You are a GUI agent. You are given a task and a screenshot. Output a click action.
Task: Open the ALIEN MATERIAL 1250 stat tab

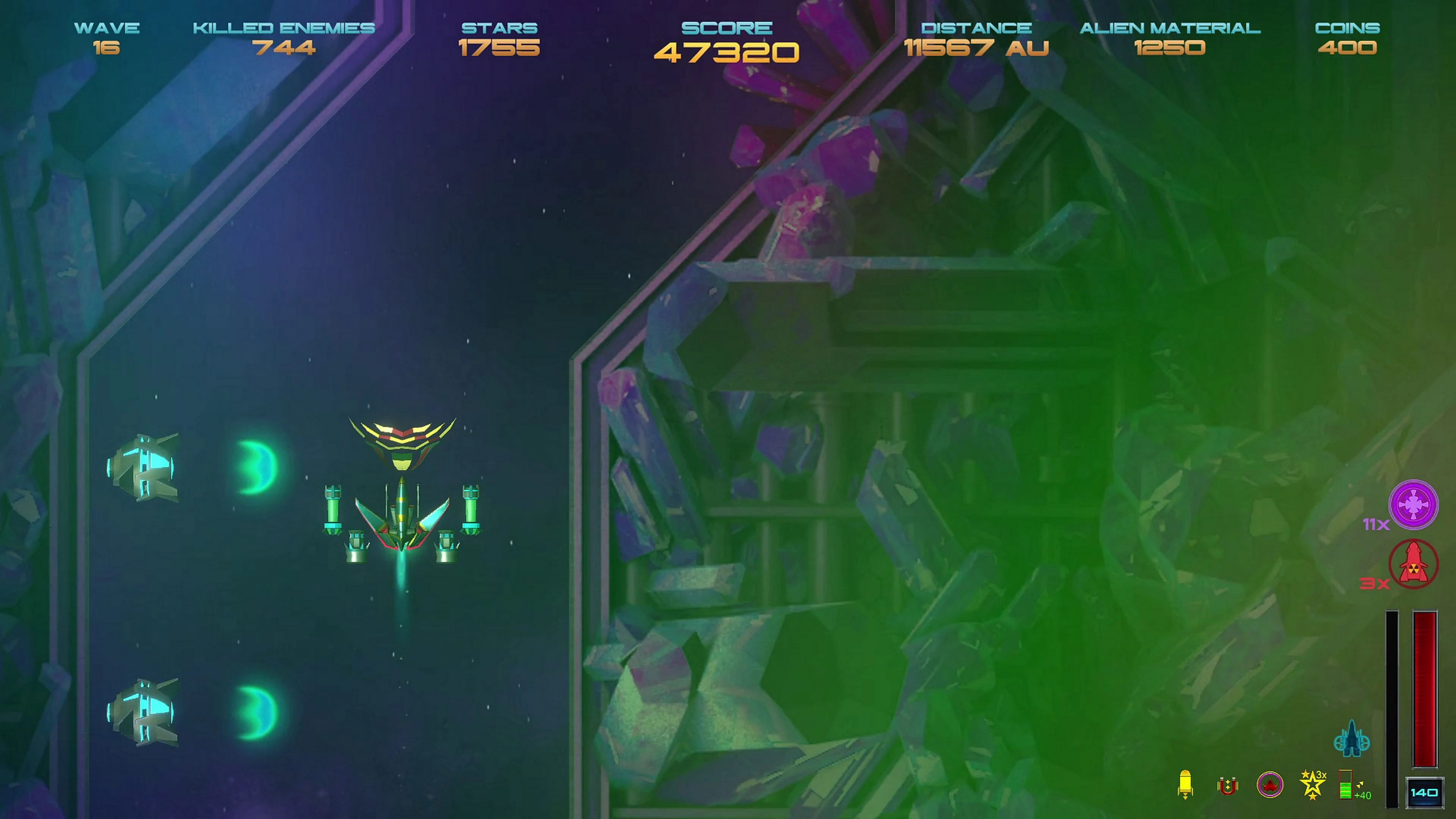(x=1170, y=38)
